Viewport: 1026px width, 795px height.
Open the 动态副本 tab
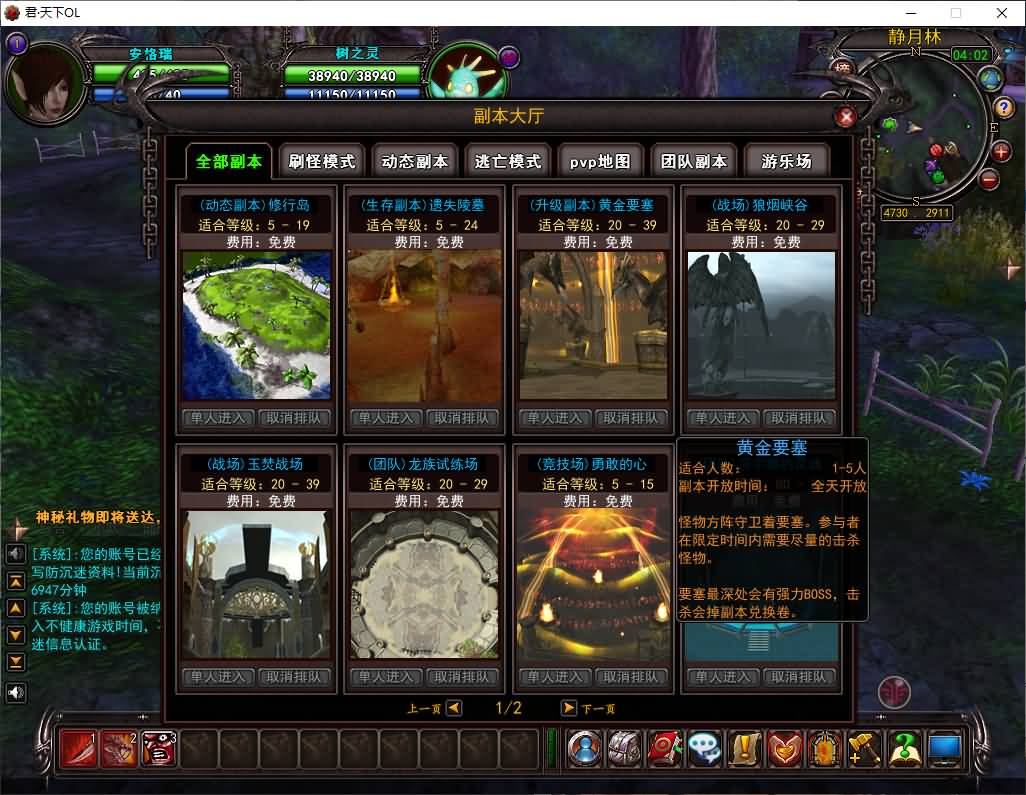tap(415, 161)
